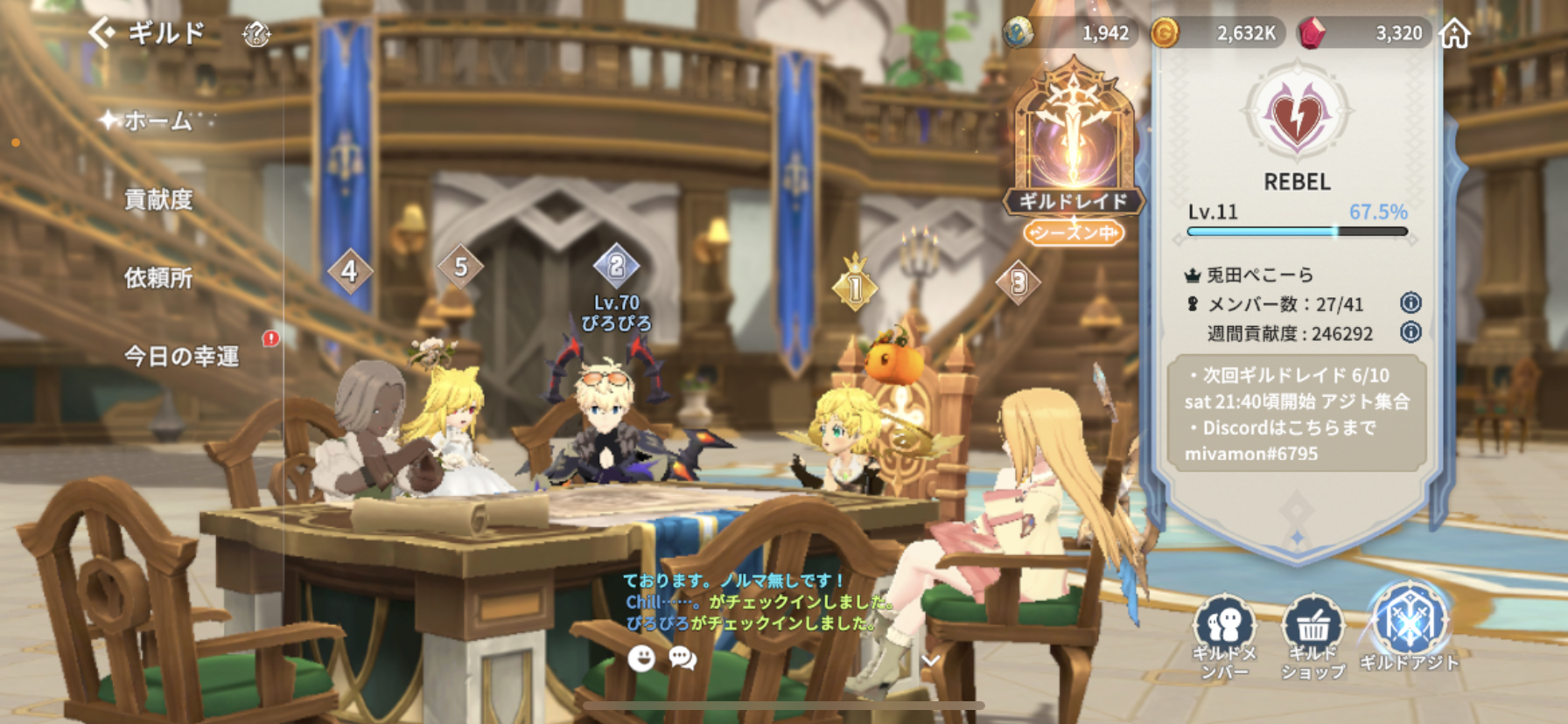Open the 依頼所 request board menu
This screenshot has height=724, width=1568.
158,278
